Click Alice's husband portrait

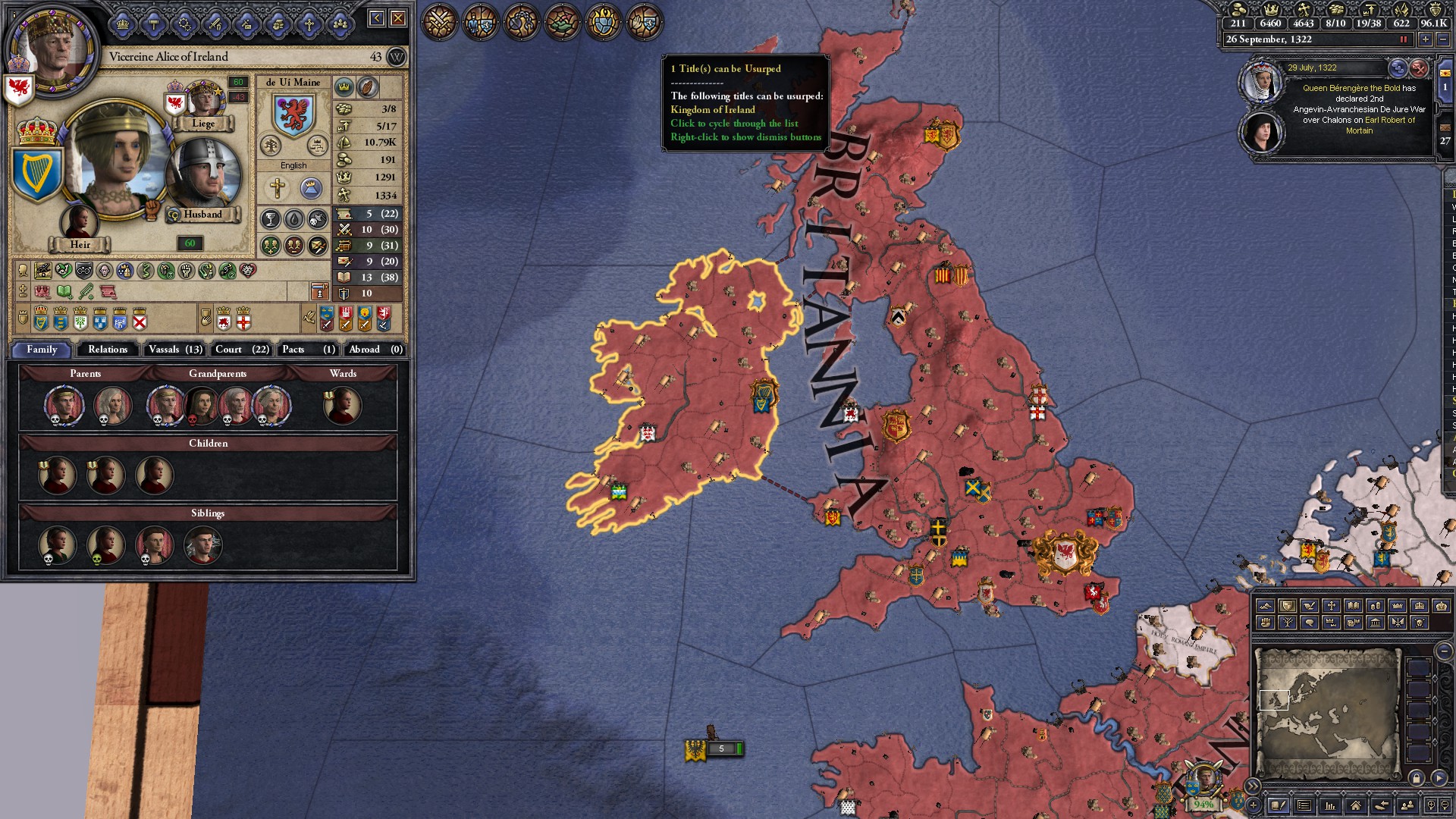click(x=202, y=173)
